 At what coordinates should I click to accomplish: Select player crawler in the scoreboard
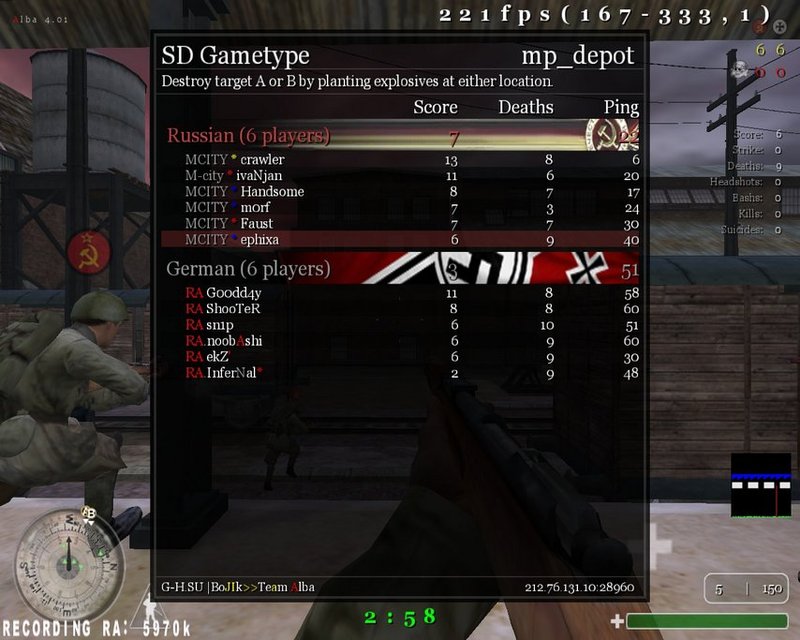click(x=262, y=160)
